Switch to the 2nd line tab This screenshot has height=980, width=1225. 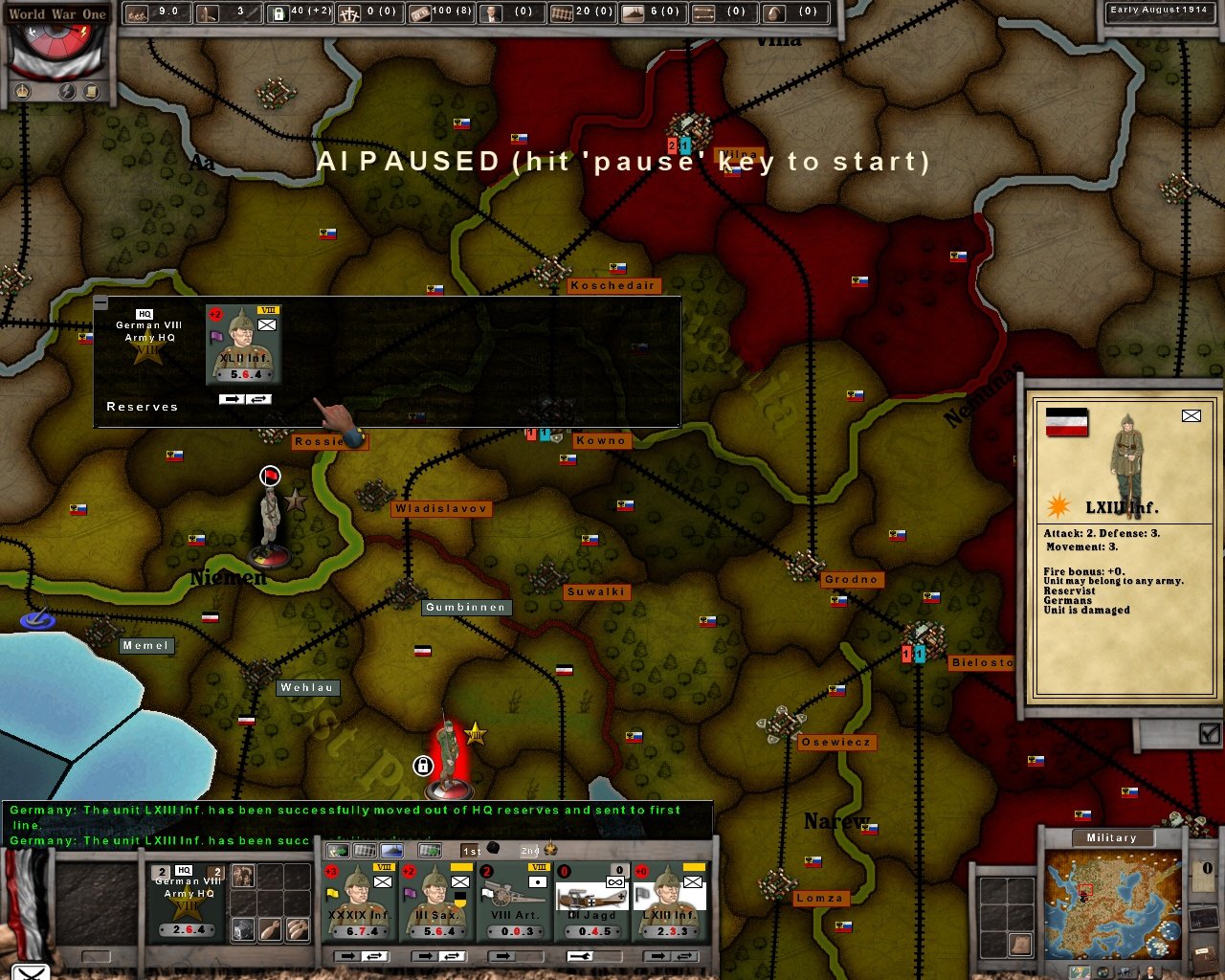pyautogui.click(x=529, y=851)
